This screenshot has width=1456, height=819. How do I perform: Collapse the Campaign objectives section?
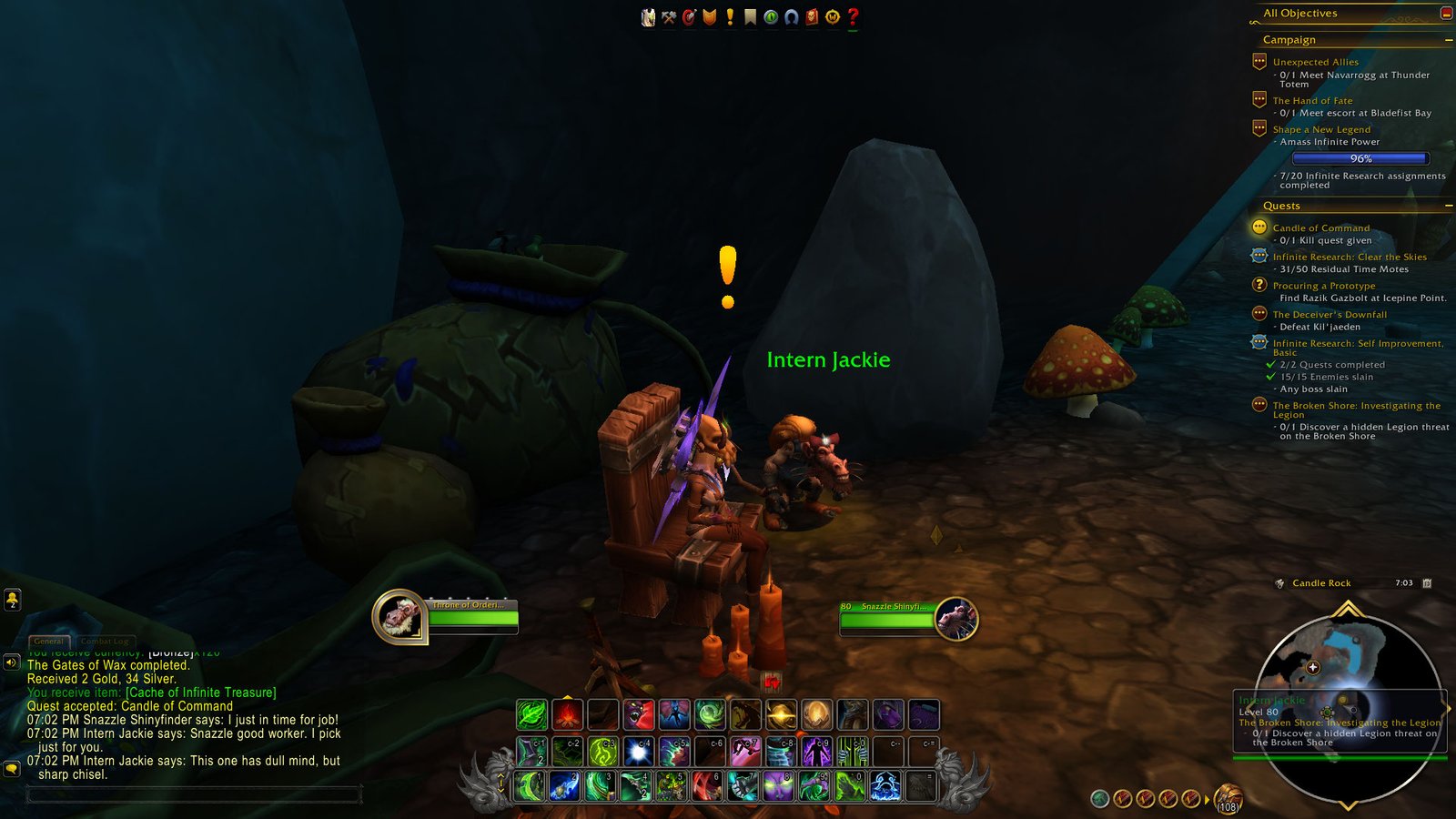tap(1448, 40)
